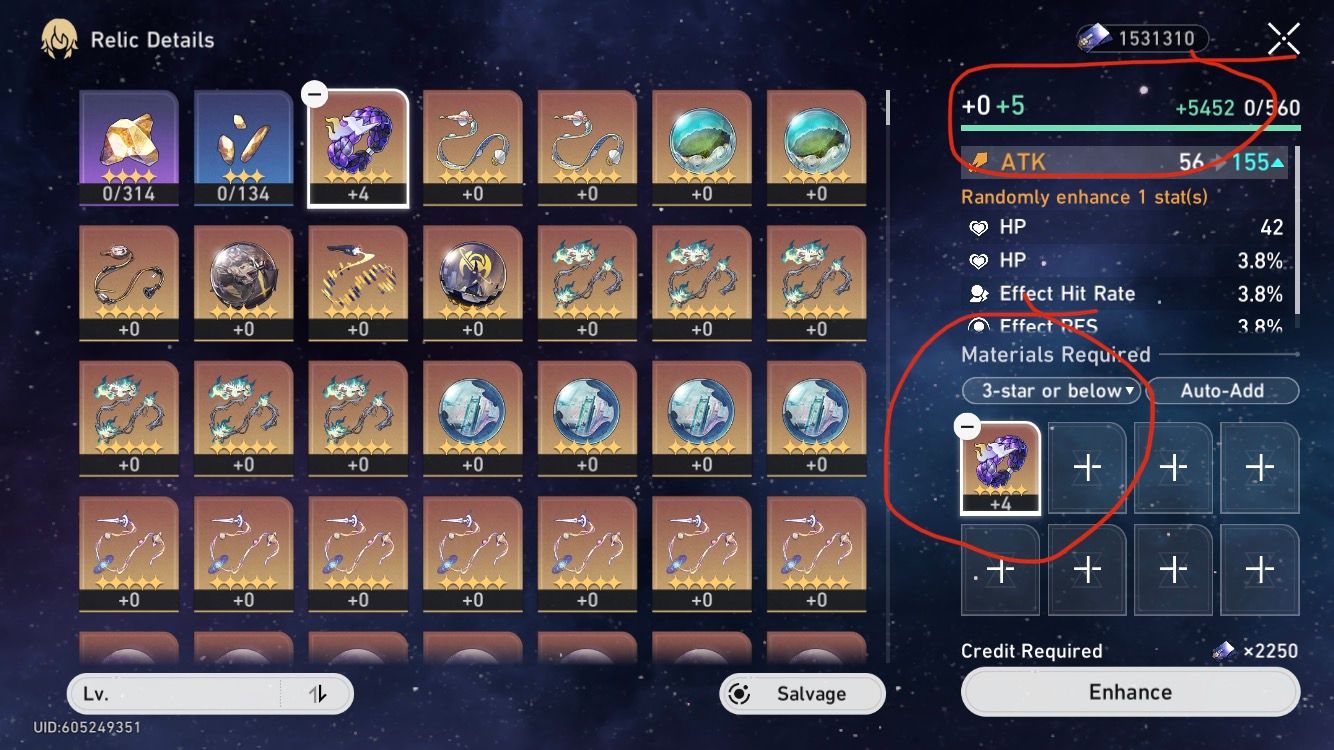Viewport: 1334px width, 750px height.
Task: Click an empty plus material slot
Action: click(x=1086, y=466)
